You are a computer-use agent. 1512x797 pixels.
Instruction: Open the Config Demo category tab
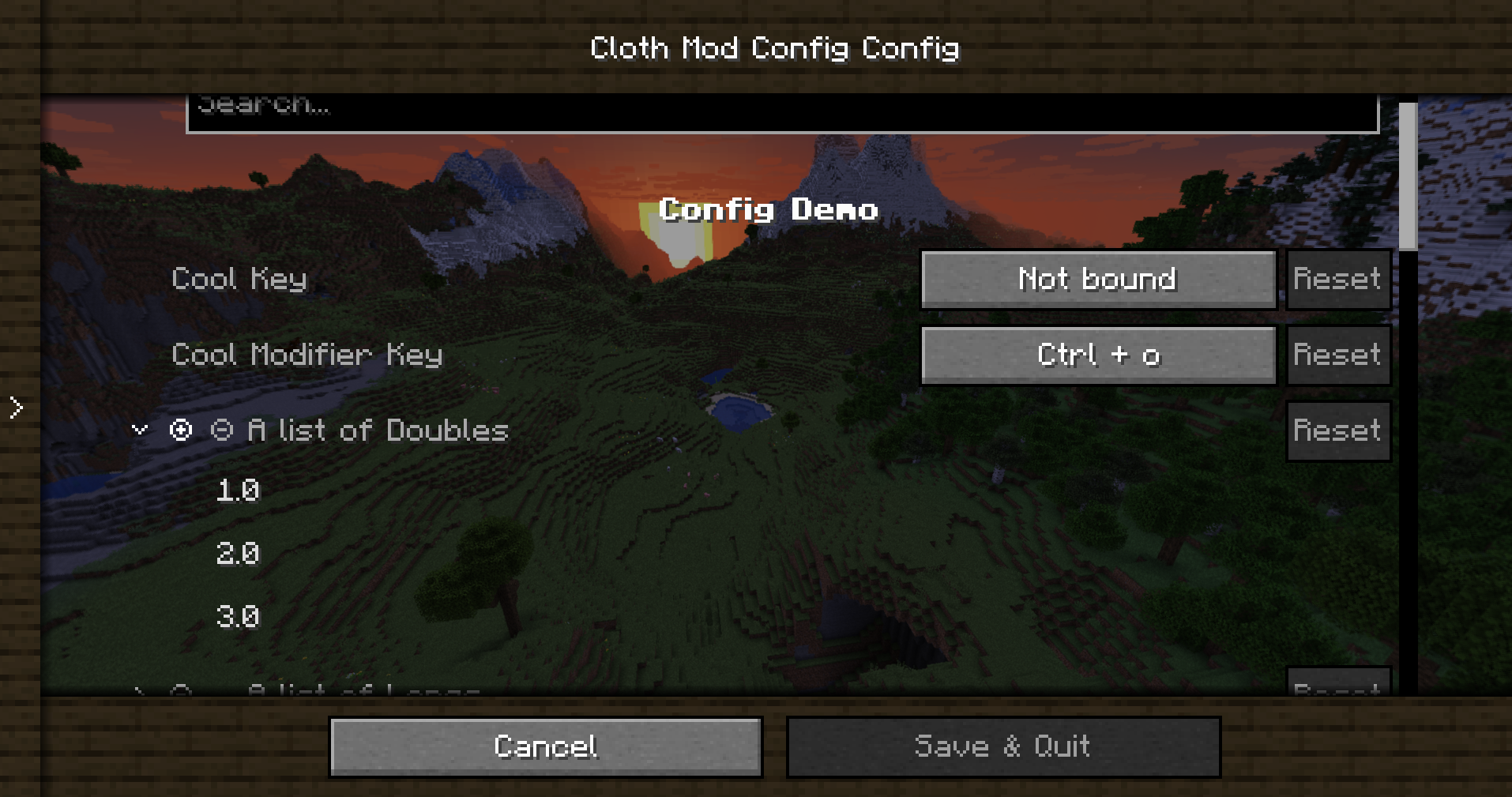[769, 209]
